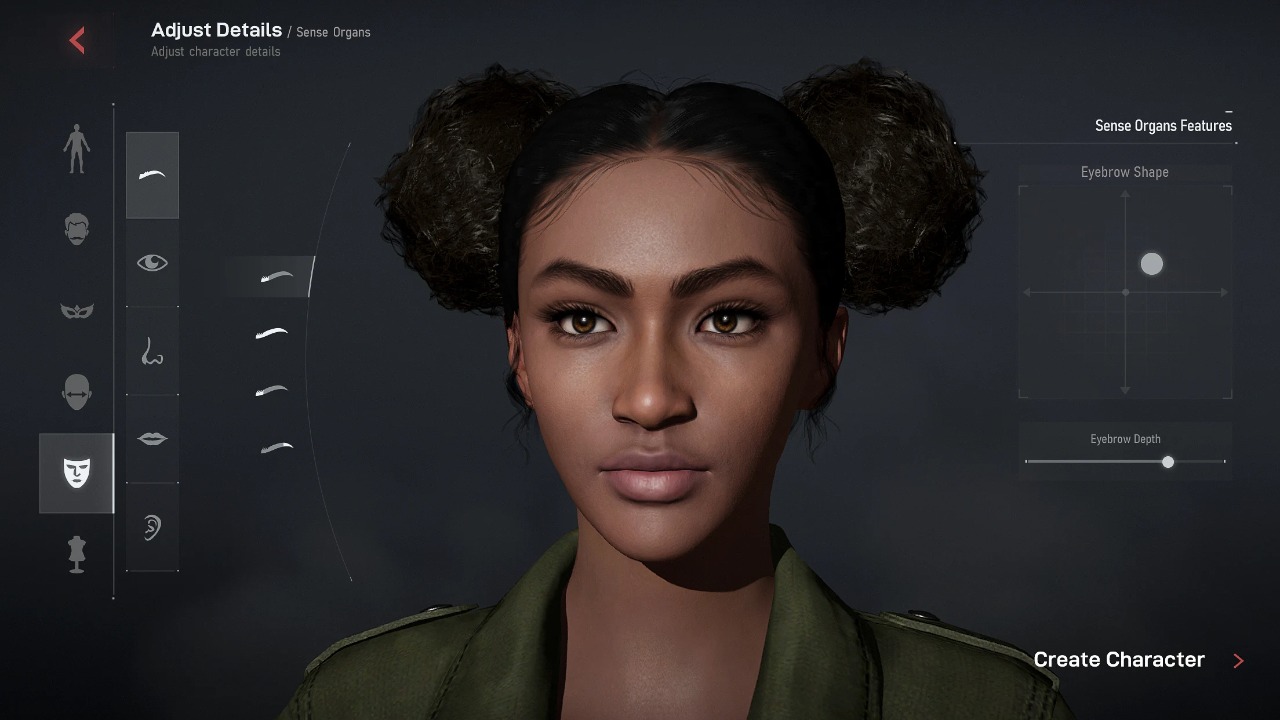The width and height of the screenshot is (1280, 720).
Task: Pick the second eyebrow style
Action: pos(271,333)
